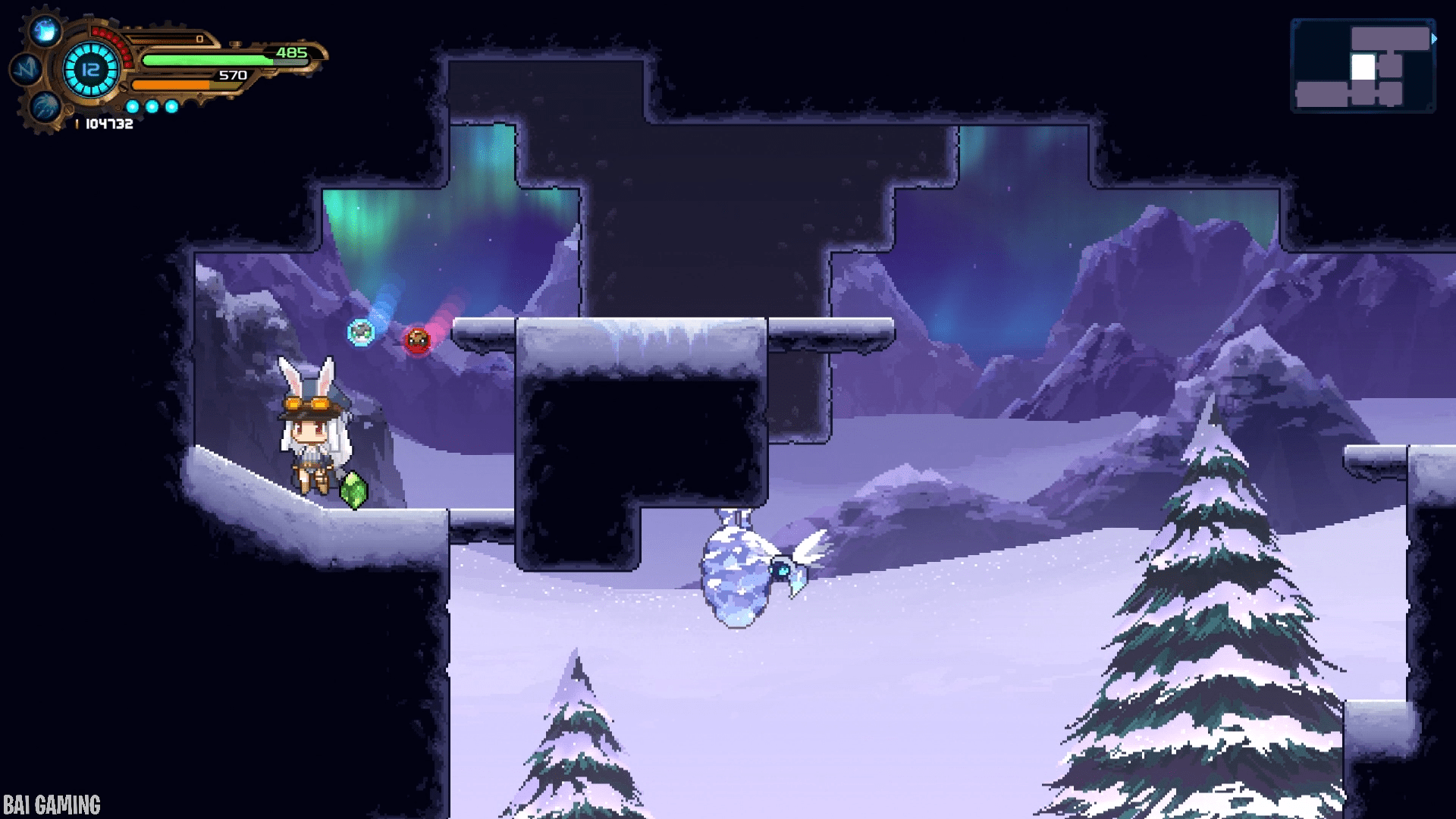Click the cyan level 12 gauge
The image size is (1456, 819).
click(91, 70)
